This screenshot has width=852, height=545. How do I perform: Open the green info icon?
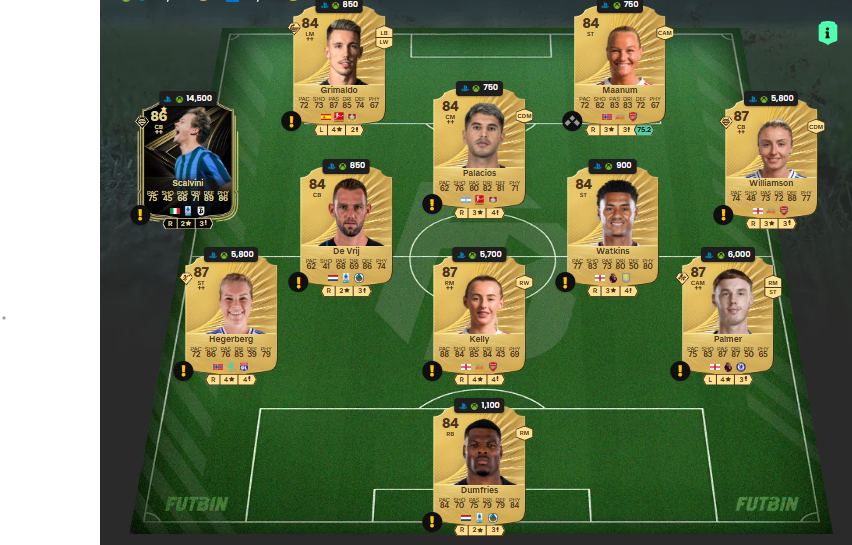827,32
